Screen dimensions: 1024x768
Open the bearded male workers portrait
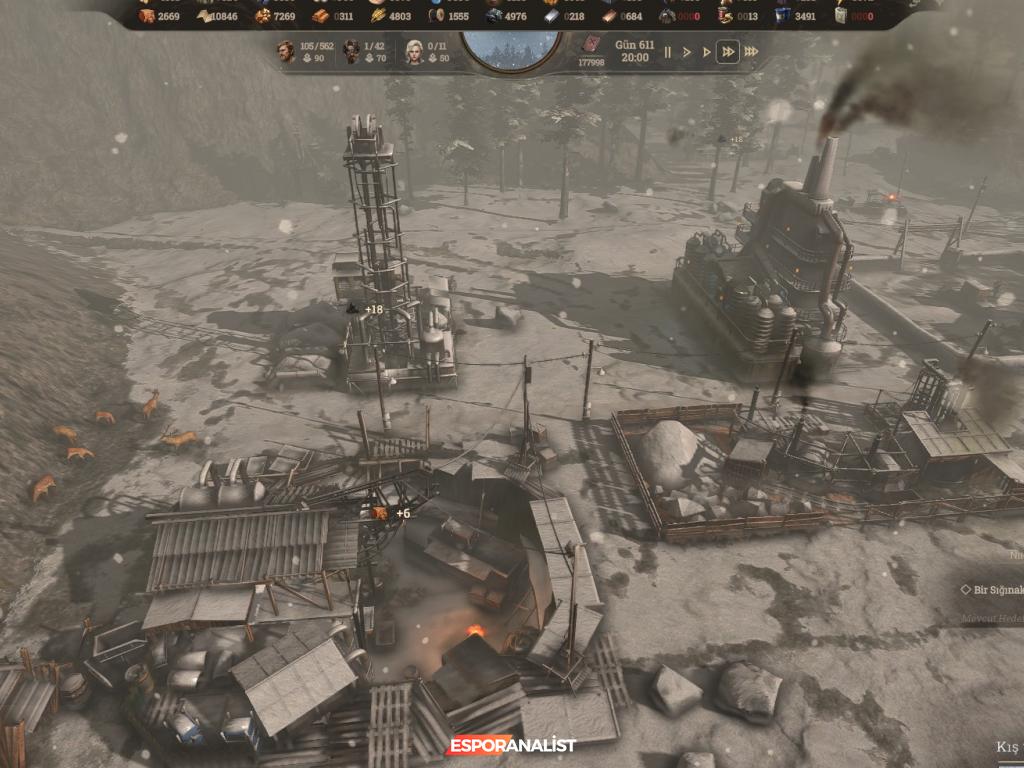point(287,51)
